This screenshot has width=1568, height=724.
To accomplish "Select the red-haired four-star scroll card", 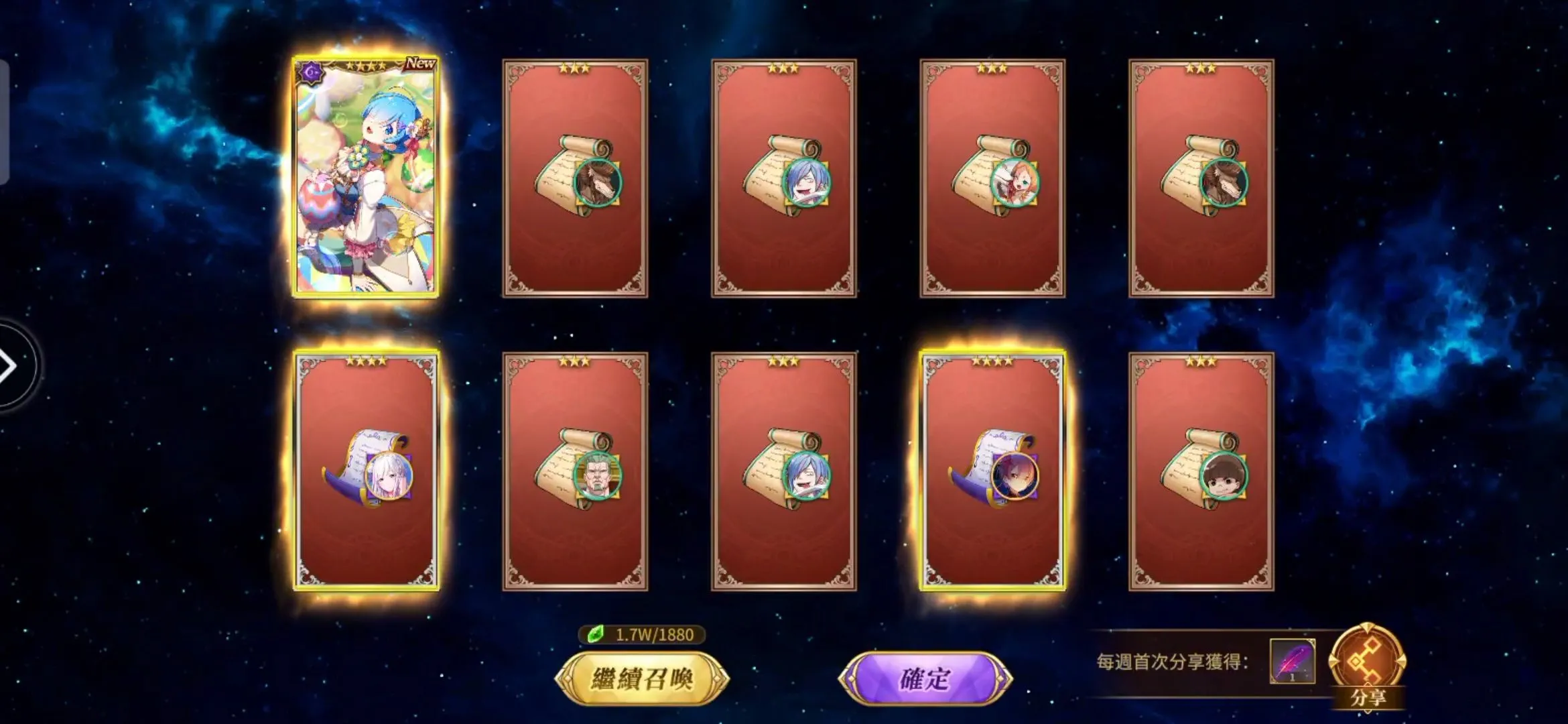I will tap(992, 471).
